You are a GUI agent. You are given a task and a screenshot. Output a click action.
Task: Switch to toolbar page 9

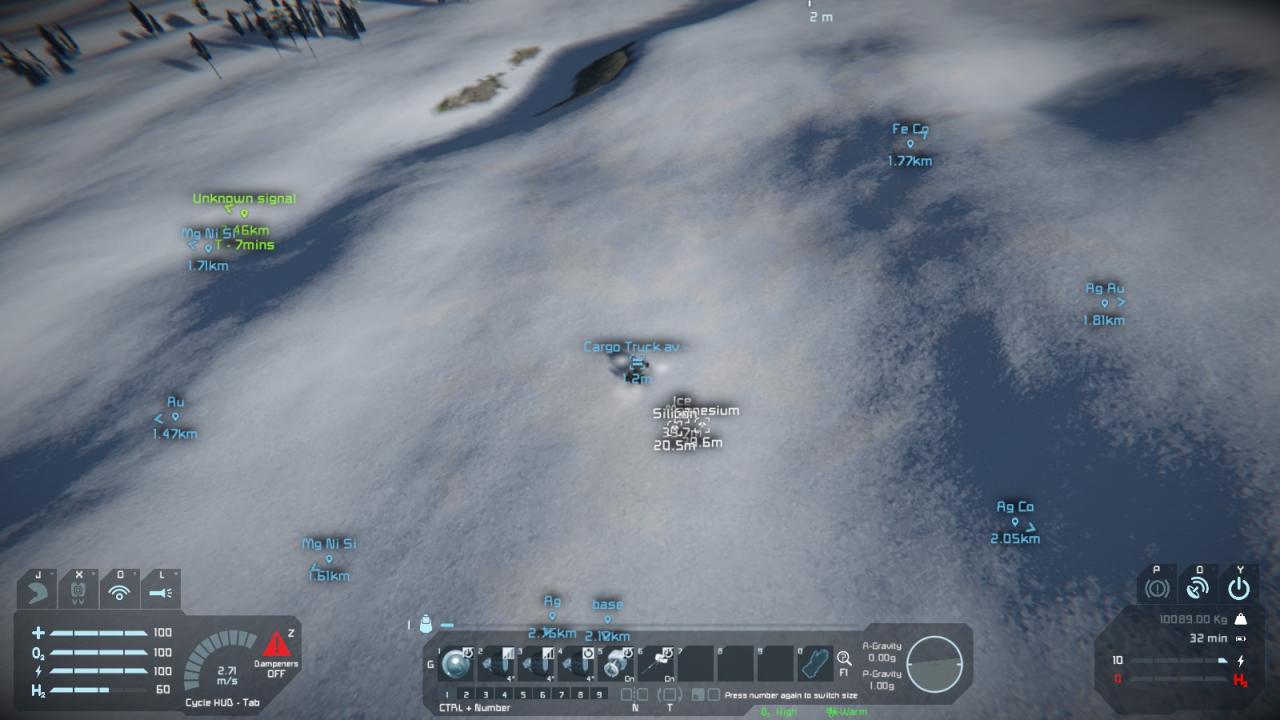coord(599,694)
